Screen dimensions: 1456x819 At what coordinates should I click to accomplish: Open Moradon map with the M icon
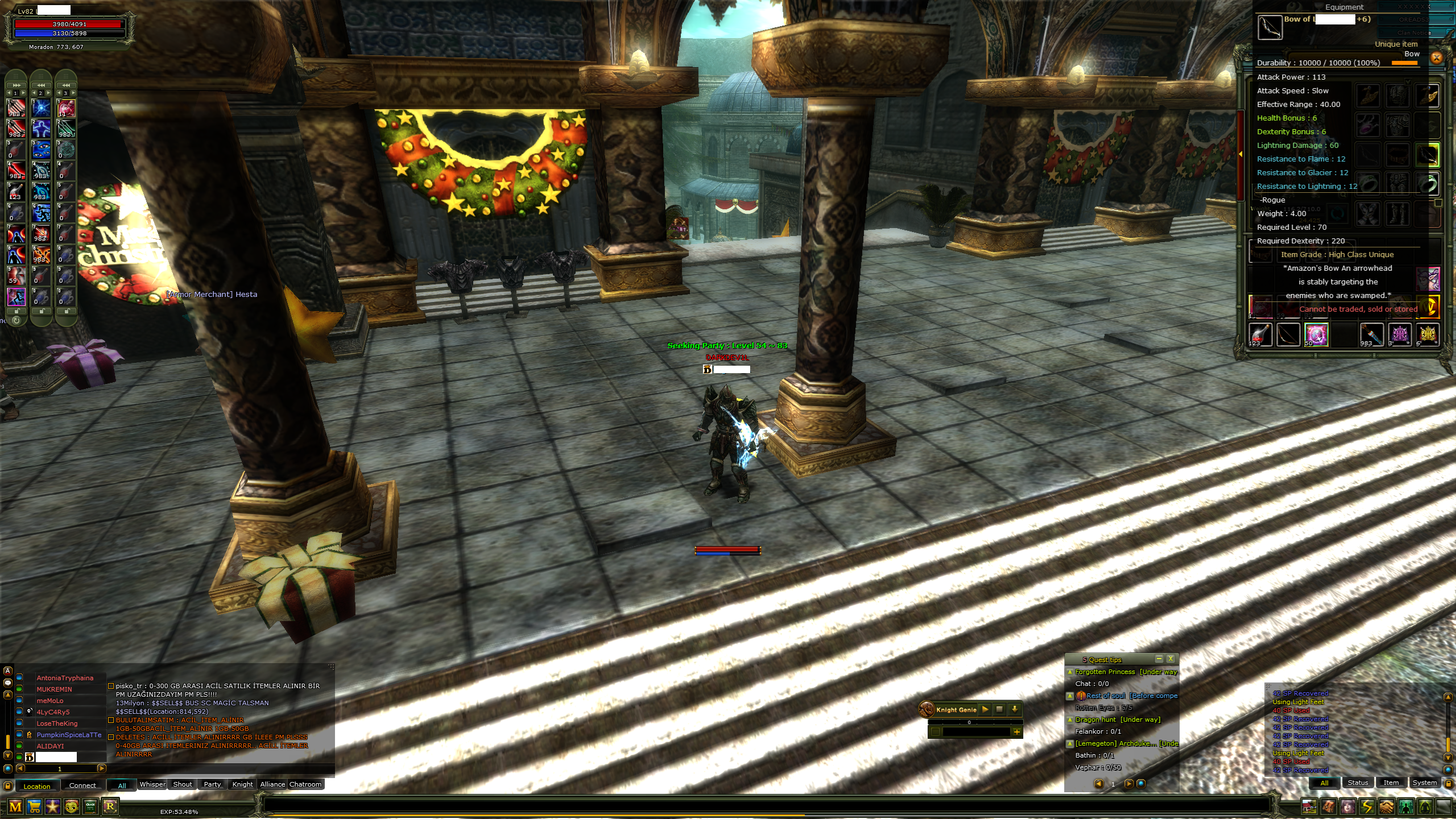pos(15,806)
